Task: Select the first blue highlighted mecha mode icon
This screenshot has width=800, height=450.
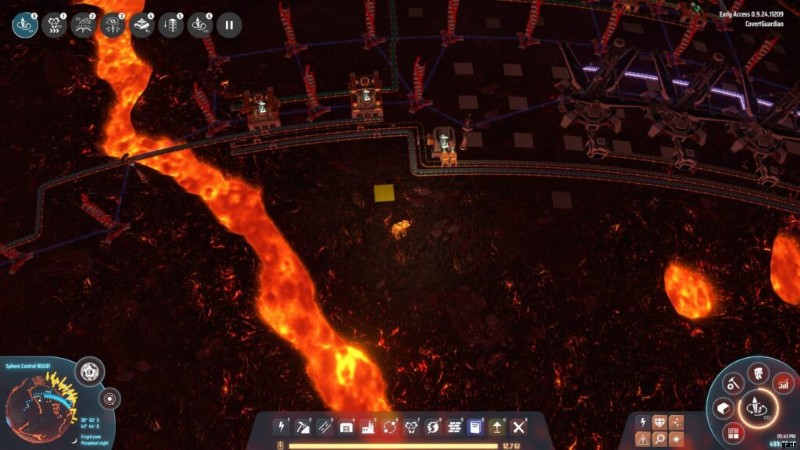Action: tap(25, 25)
